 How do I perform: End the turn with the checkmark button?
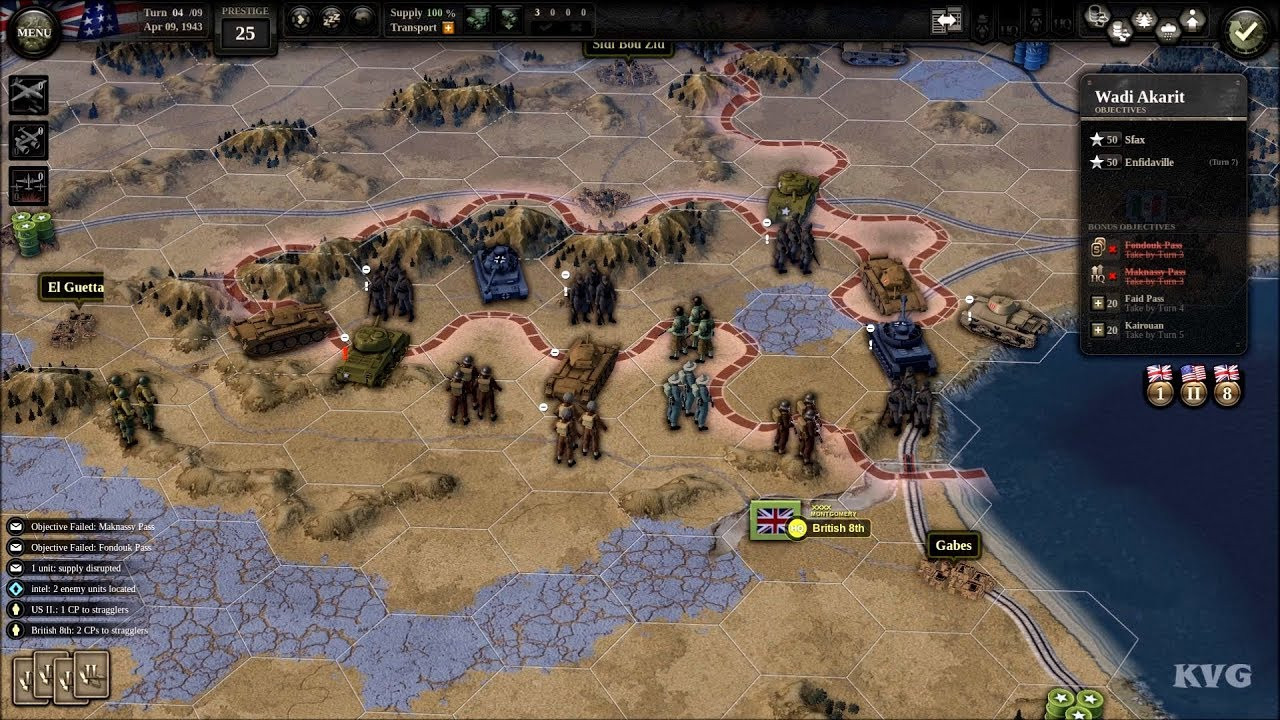point(1246,31)
